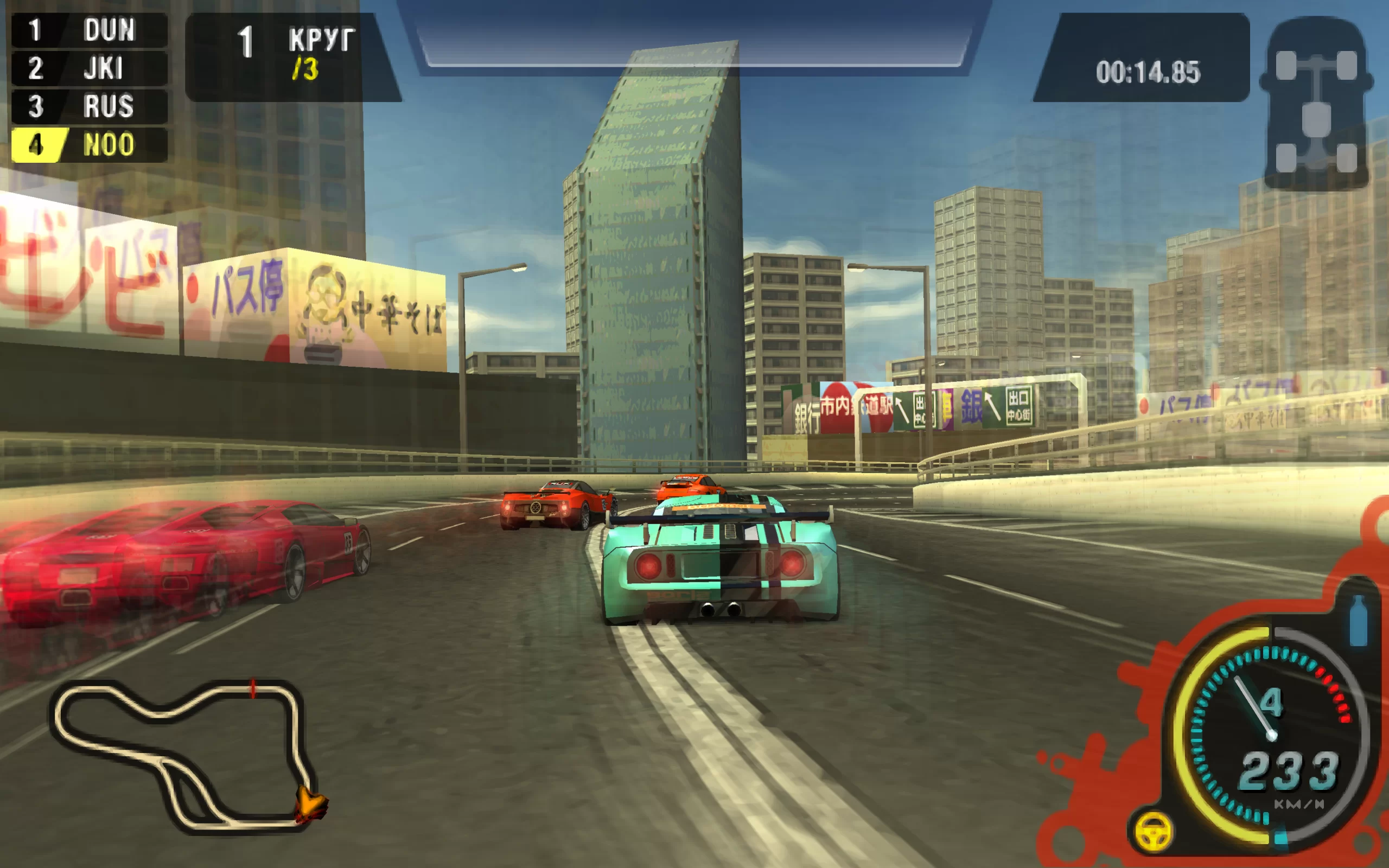Click the blue nitrous bottle icon

point(1358,621)
